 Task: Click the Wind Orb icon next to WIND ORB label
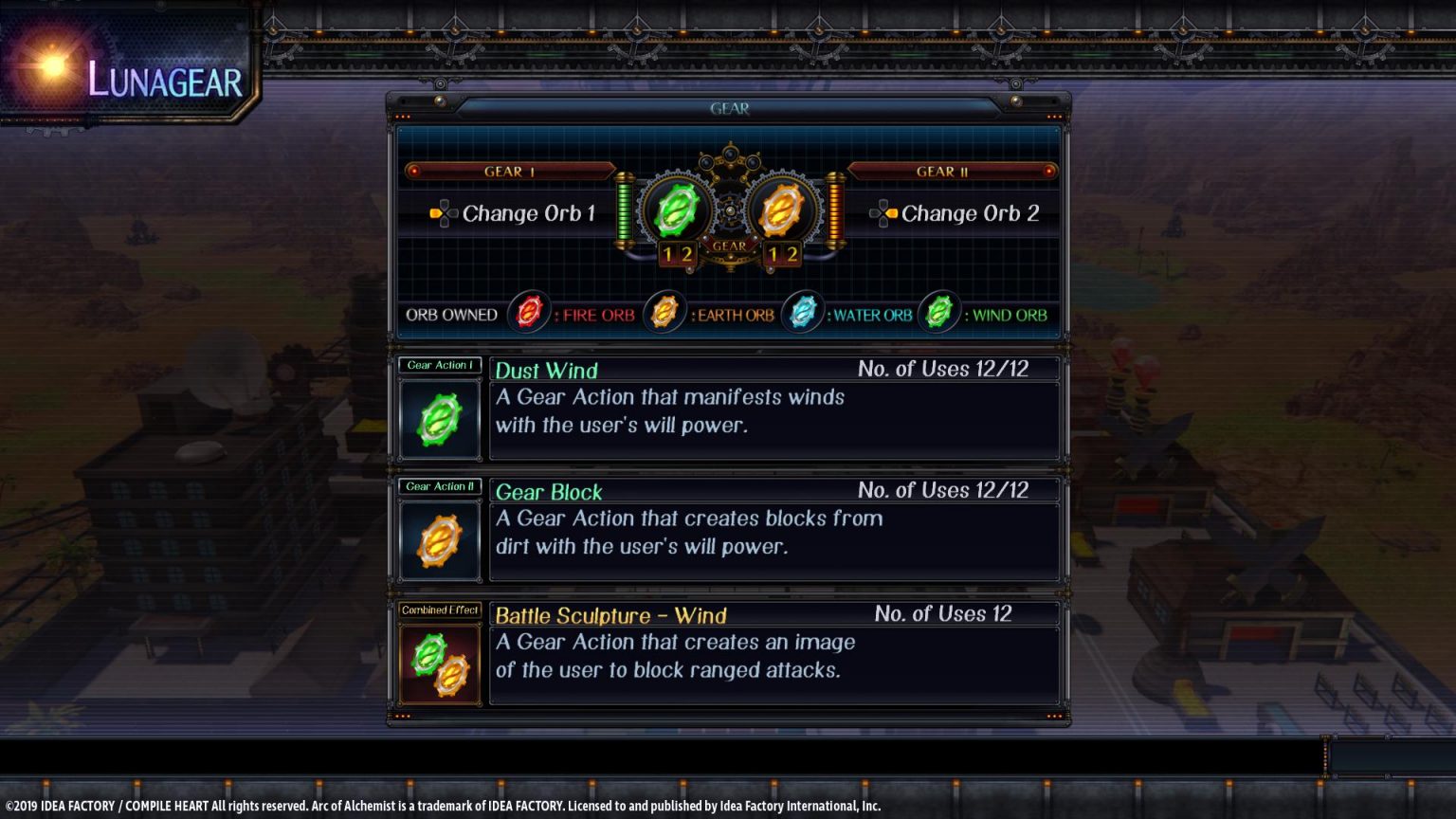click(937, 313)
